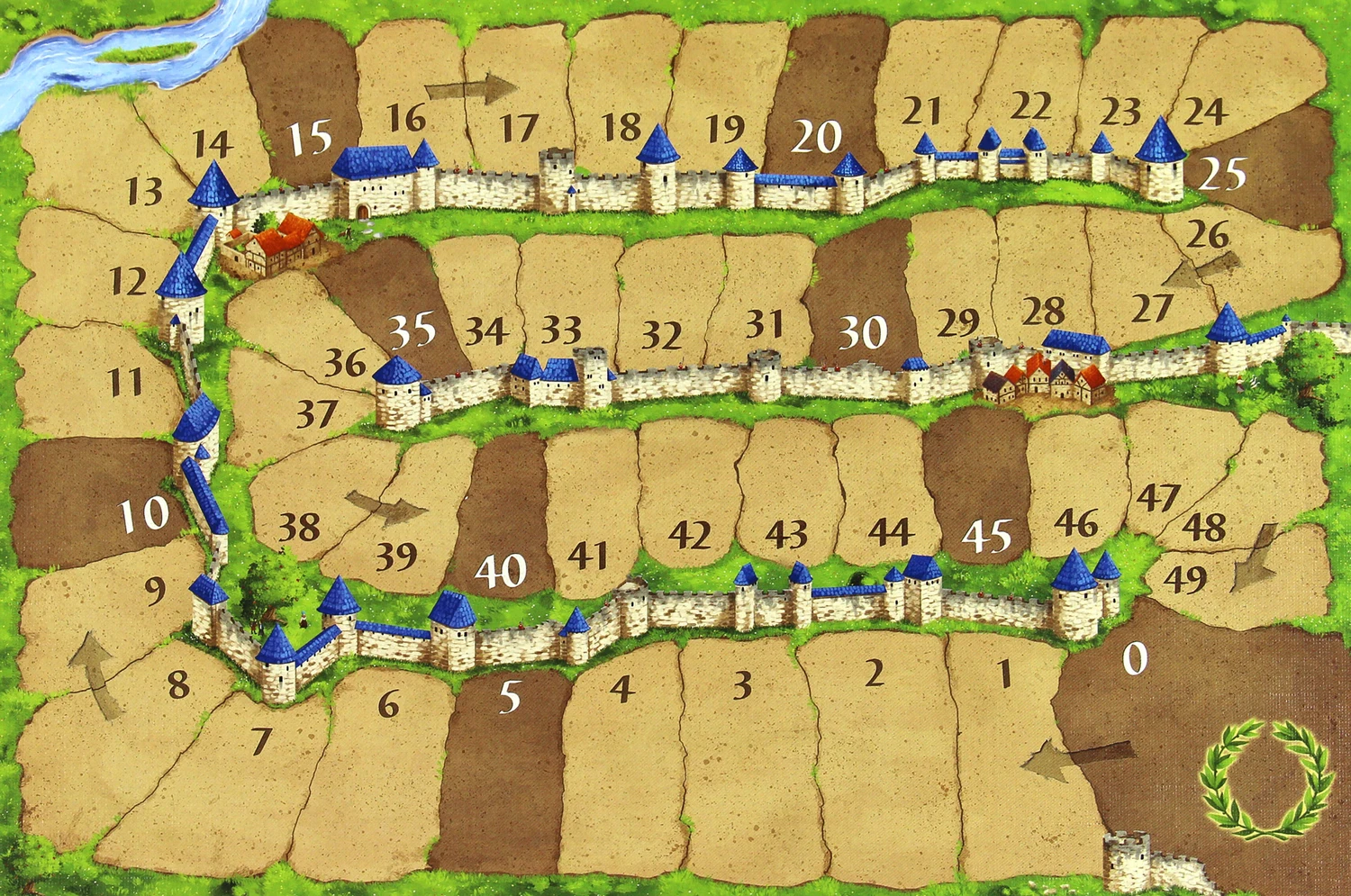Select score space 22
Viewport: 1351px width, 896px height.
[1030, 106]
